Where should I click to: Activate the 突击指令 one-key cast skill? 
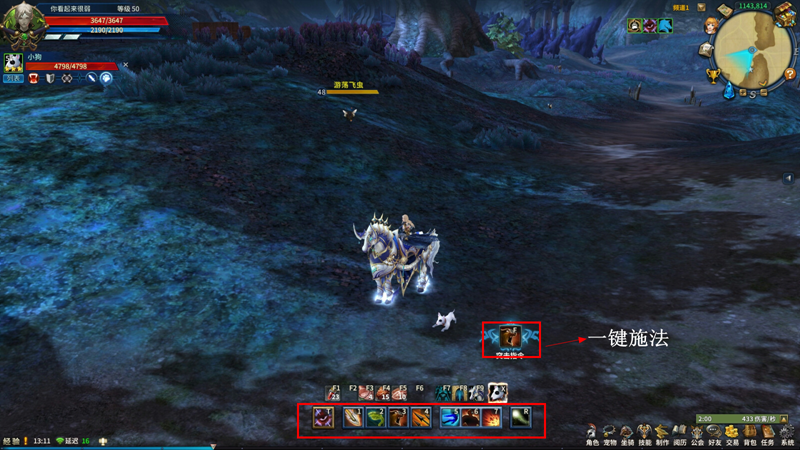(511, 336)
